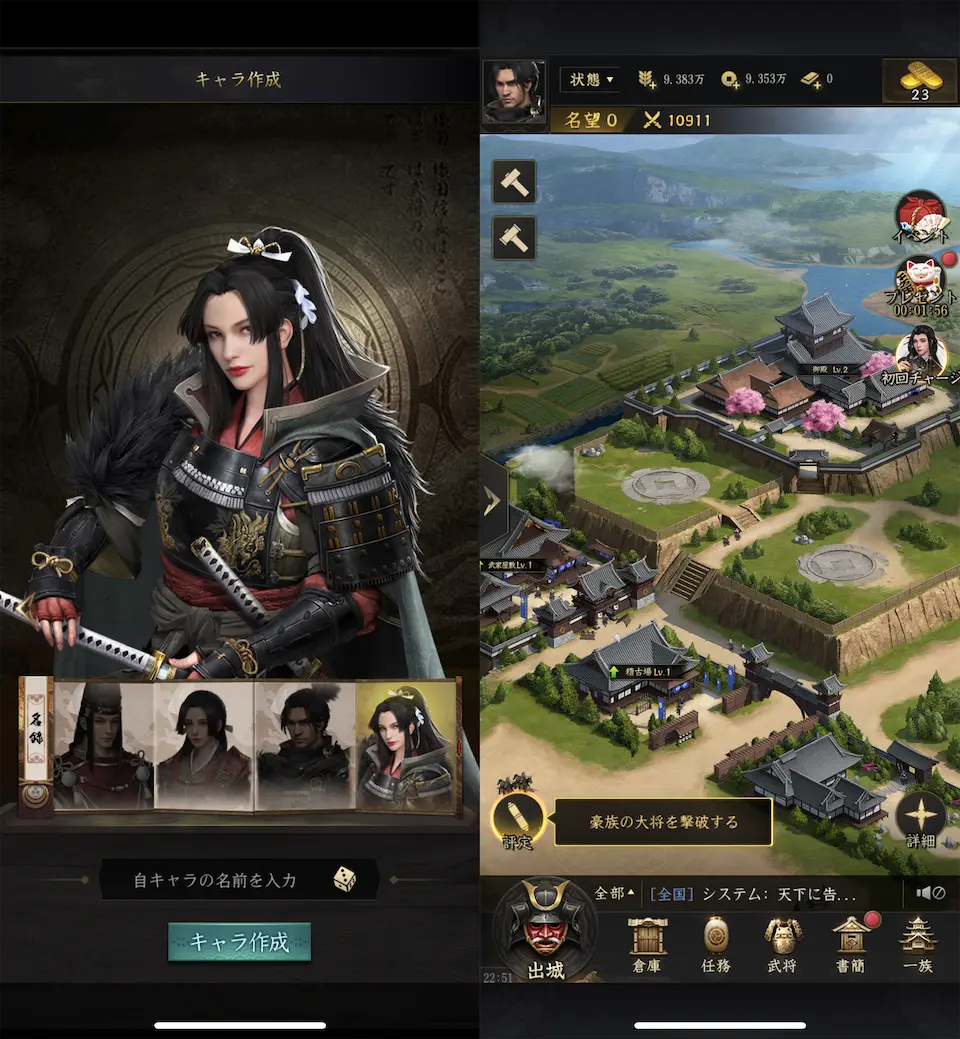The height and width of the screenshot is (1039, 960).
Task: Choose the highlighted female samurai portrait
Action: (407, 745)
